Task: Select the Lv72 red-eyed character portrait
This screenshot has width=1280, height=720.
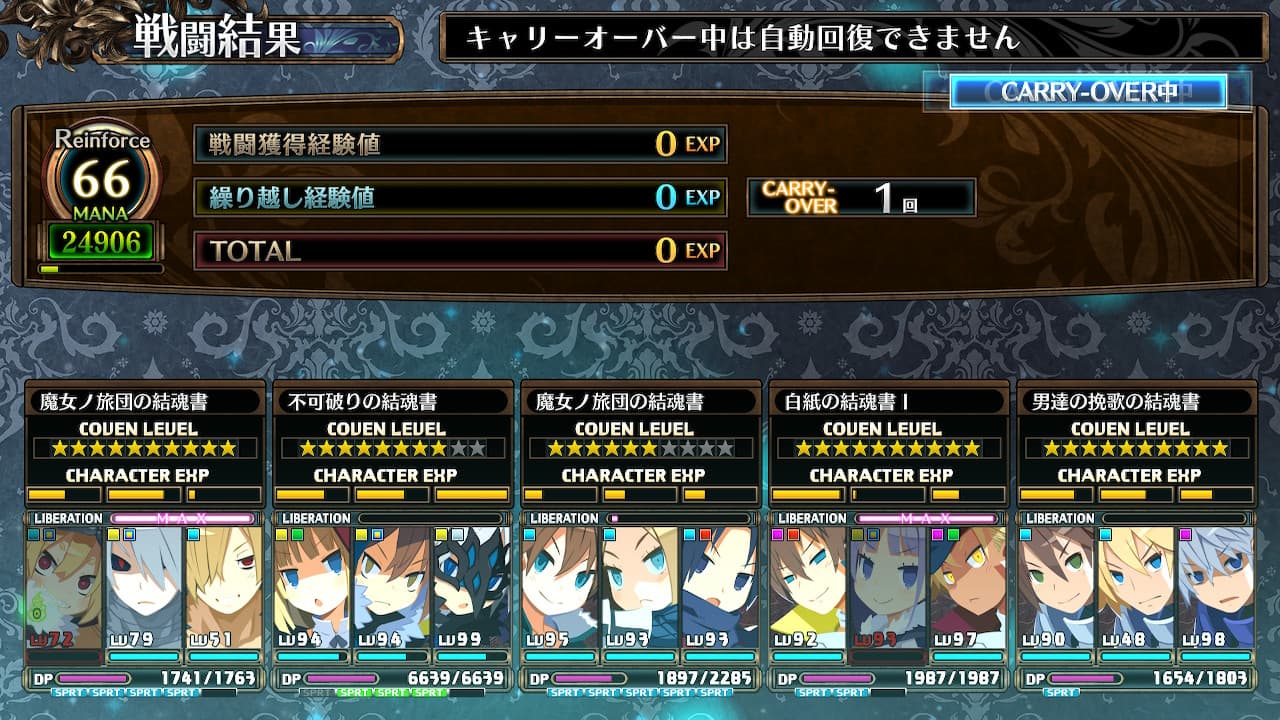Action: tap(65, 588)
